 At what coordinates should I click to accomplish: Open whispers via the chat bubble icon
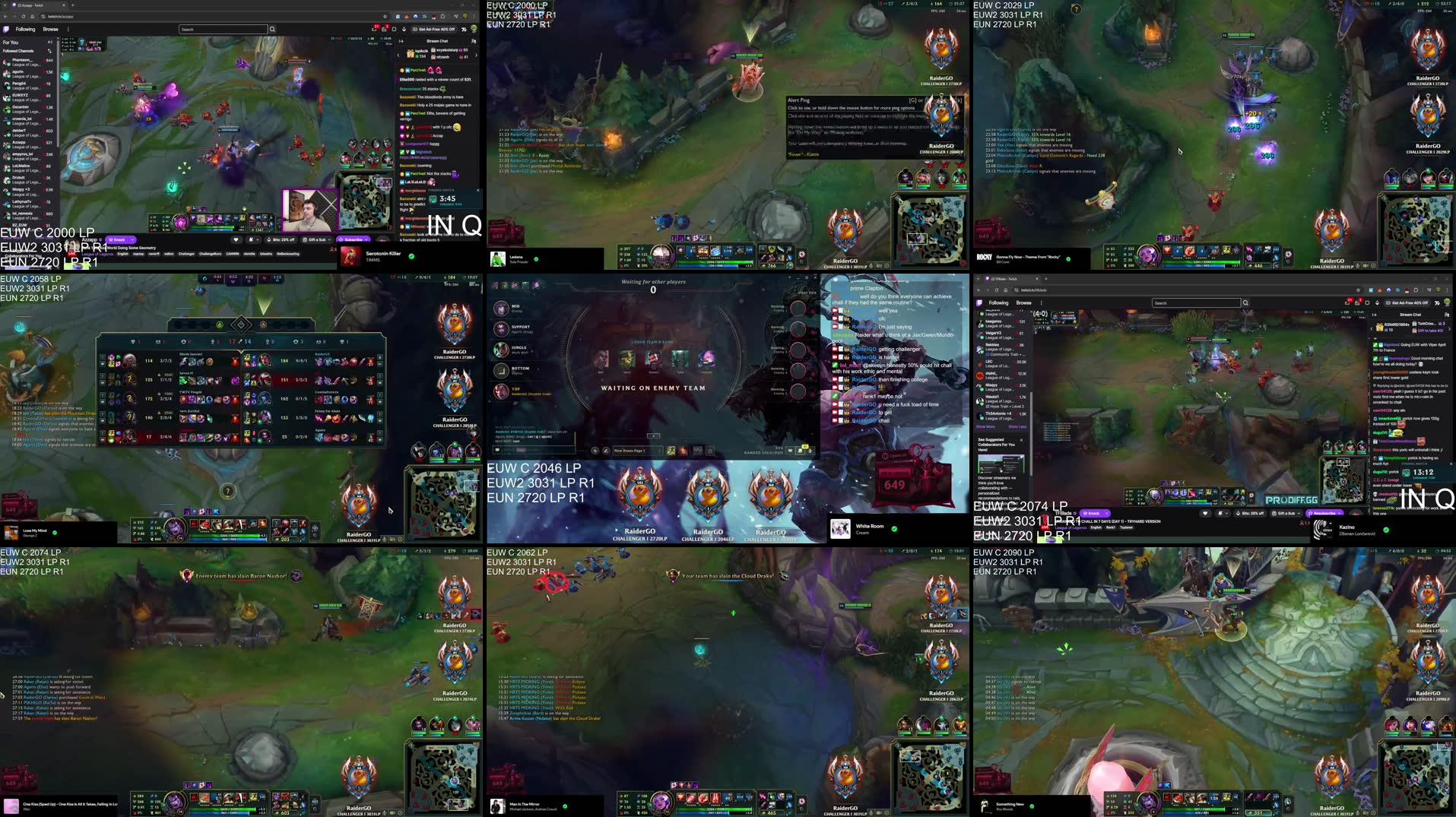tap(375, 30)
